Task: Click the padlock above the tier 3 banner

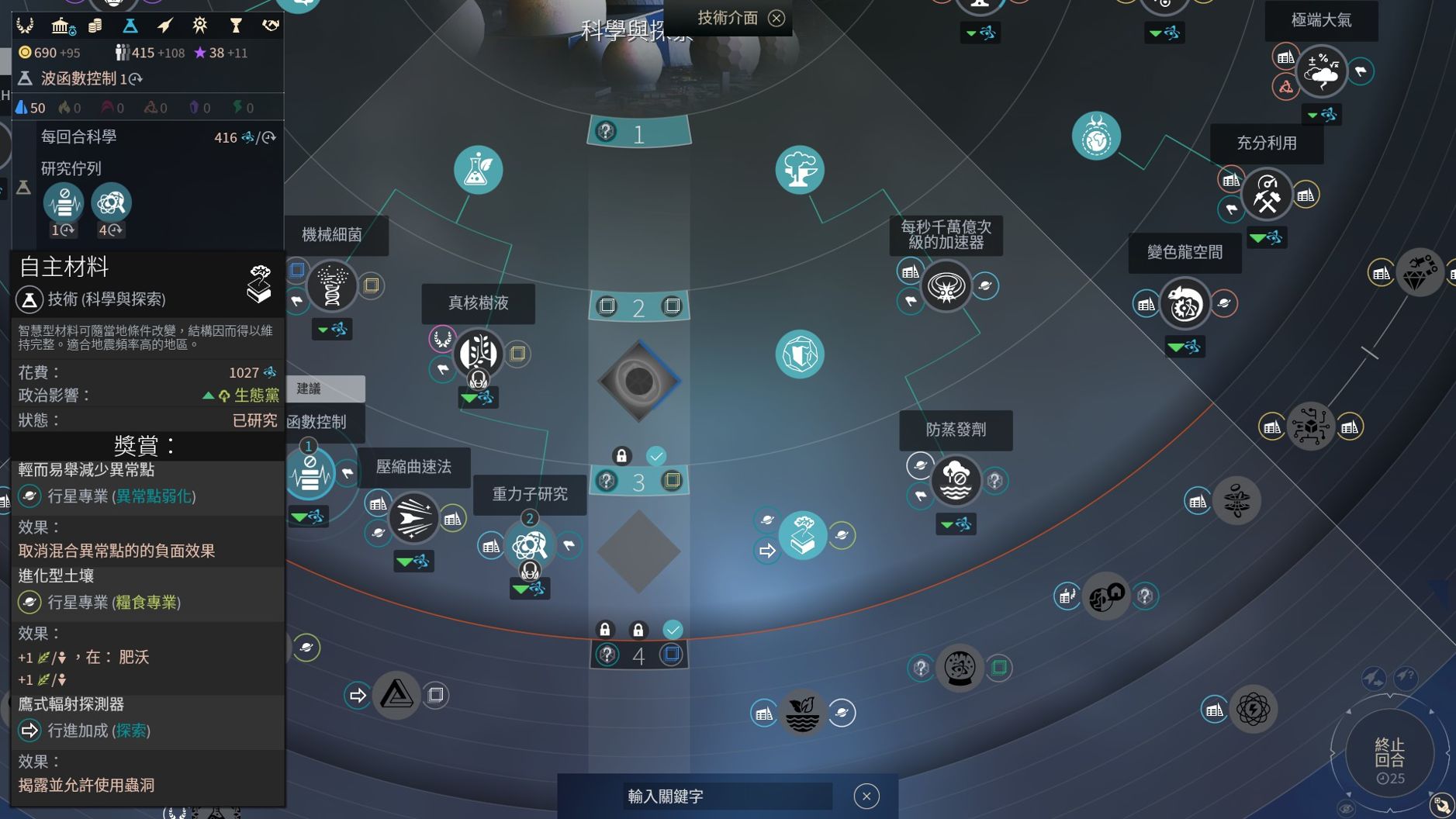Action: click(x=623, y=456)
